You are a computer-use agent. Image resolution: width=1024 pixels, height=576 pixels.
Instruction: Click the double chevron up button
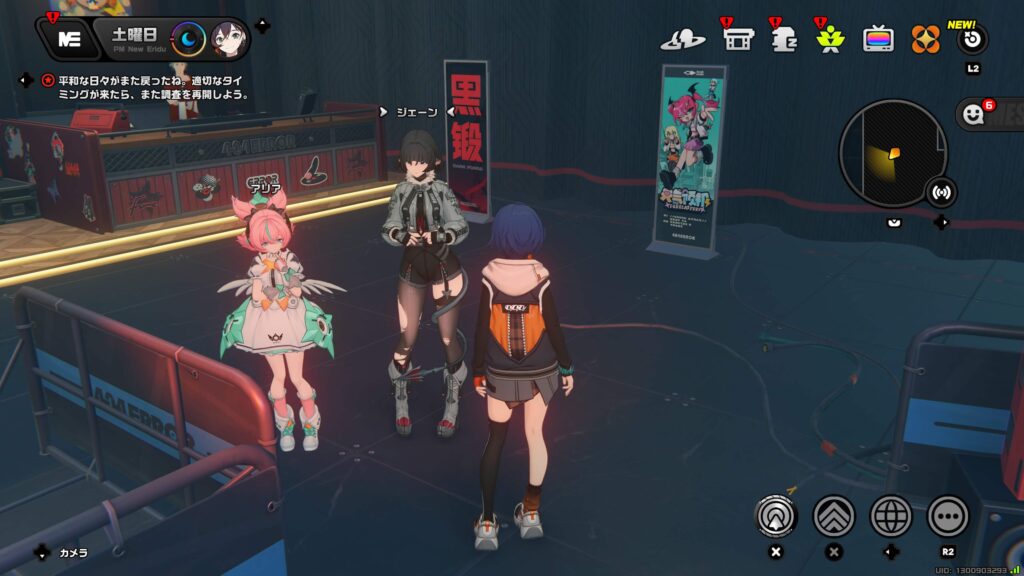(833, 516)
